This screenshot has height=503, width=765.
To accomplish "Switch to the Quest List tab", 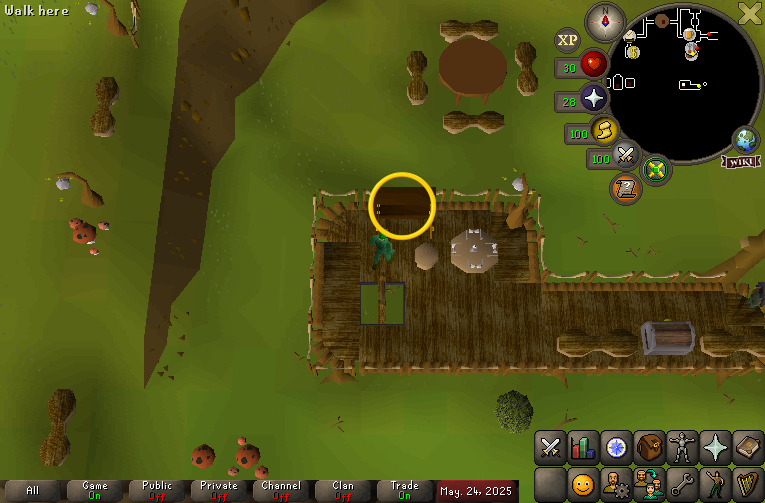I will (x=615, y=448).
